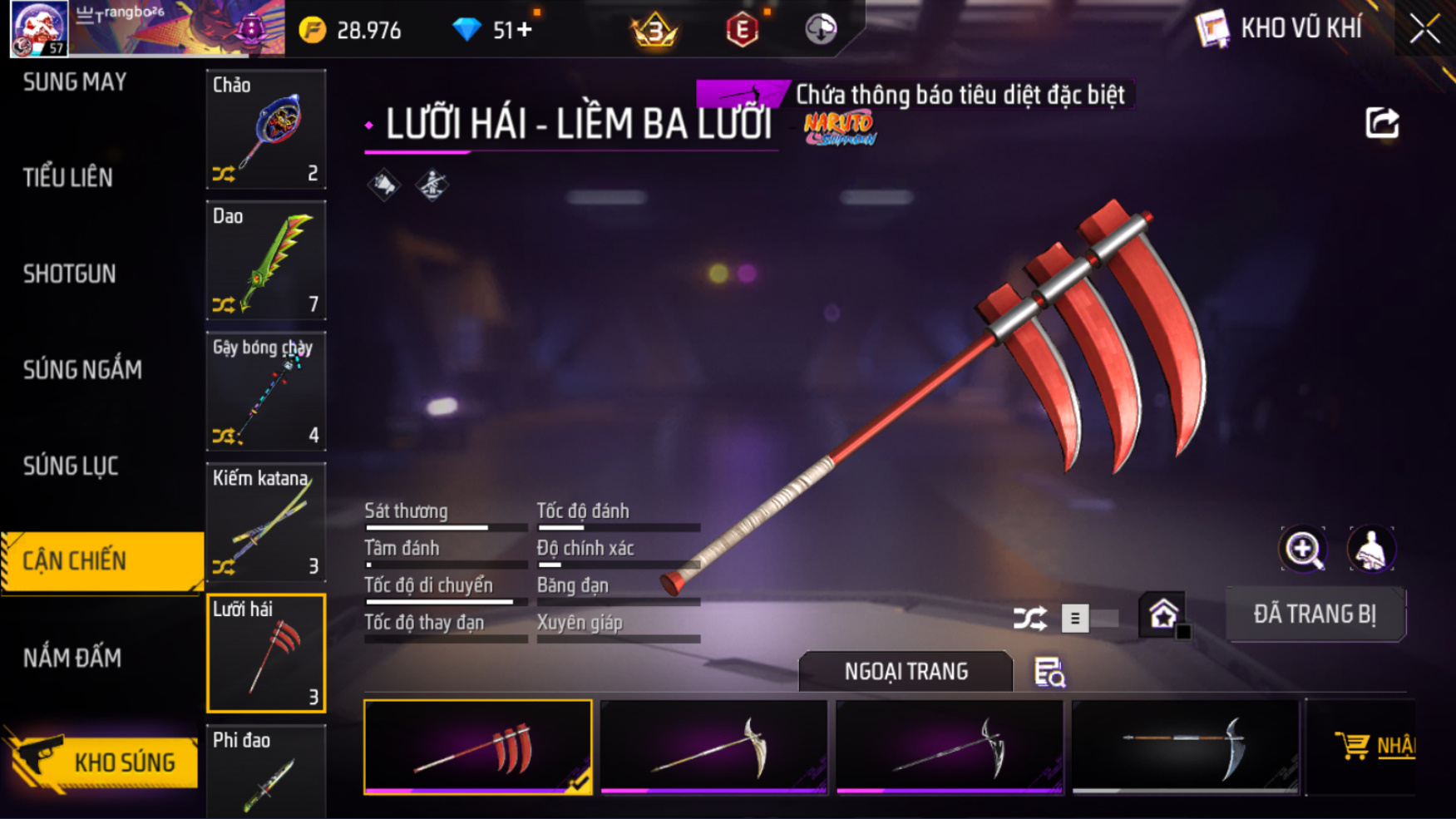Select the Shotgun weapon category
This screenshot has height=819, width=1456.
70,274
